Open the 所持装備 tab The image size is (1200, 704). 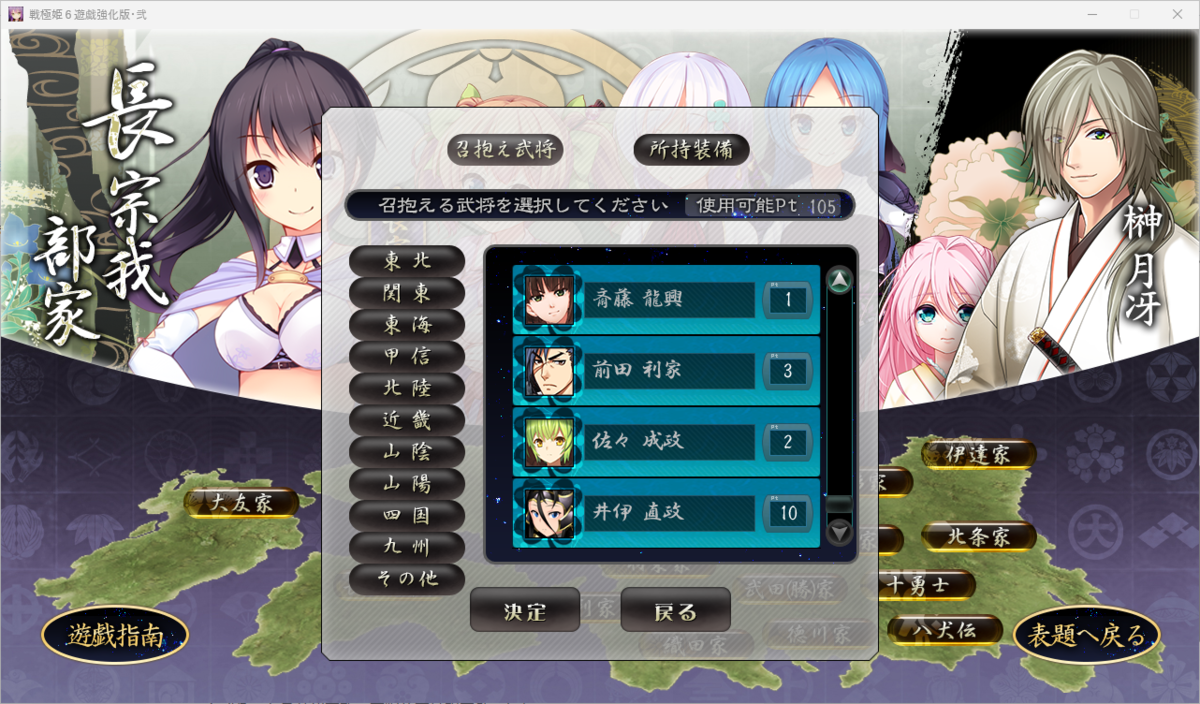691,149
